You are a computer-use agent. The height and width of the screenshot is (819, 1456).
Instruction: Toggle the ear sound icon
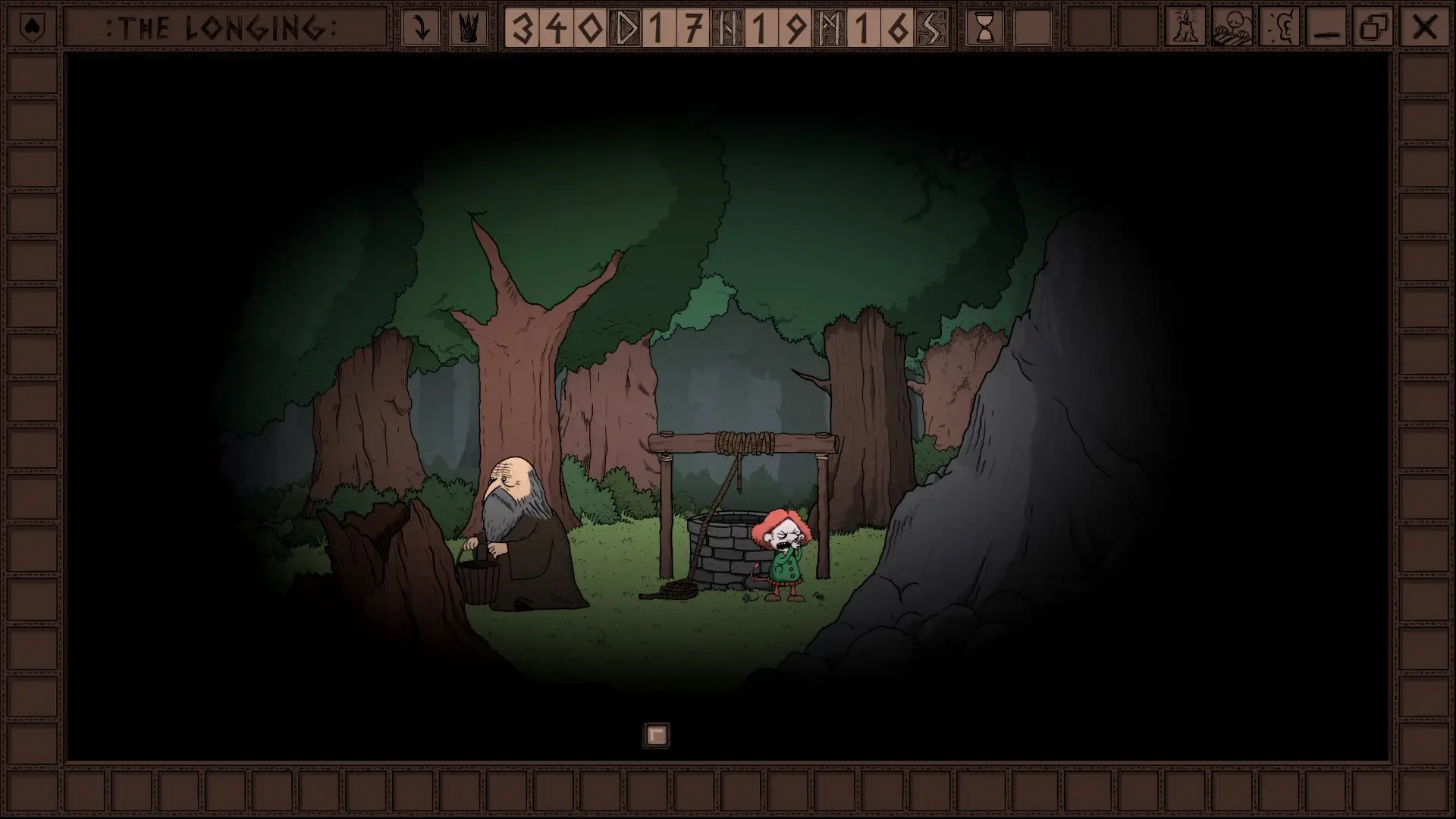click(1280, 28)
